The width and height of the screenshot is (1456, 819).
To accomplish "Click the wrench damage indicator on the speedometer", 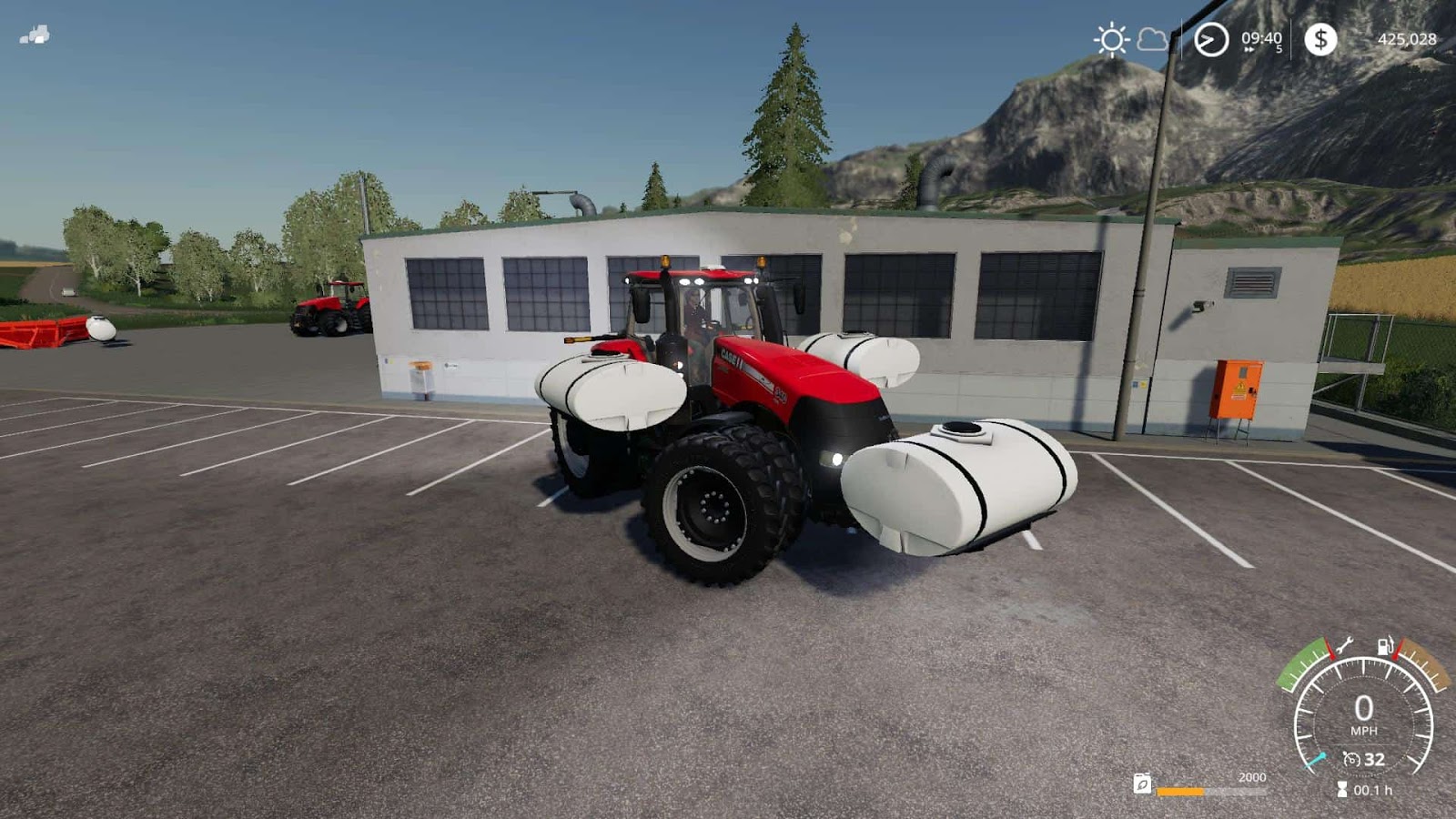I will point(1344,646).
